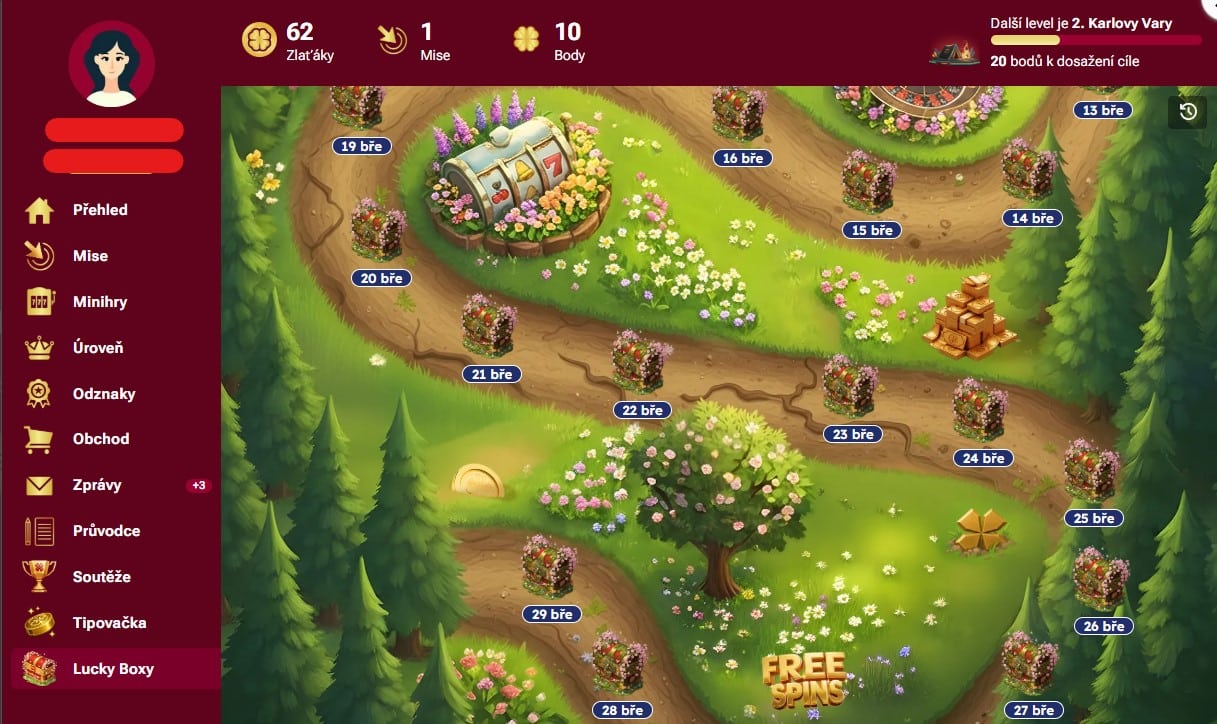Open the Odznaky badges section

(104, 394)
